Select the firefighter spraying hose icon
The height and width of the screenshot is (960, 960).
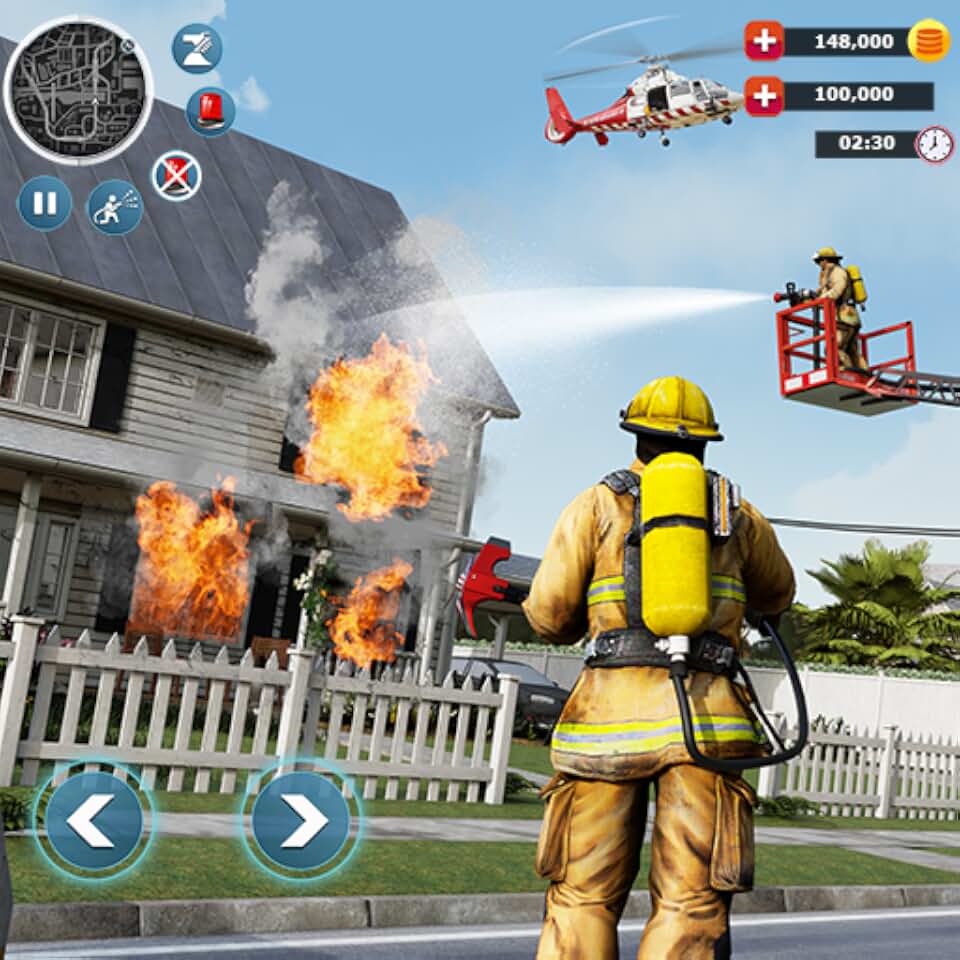tap(115, 207)
